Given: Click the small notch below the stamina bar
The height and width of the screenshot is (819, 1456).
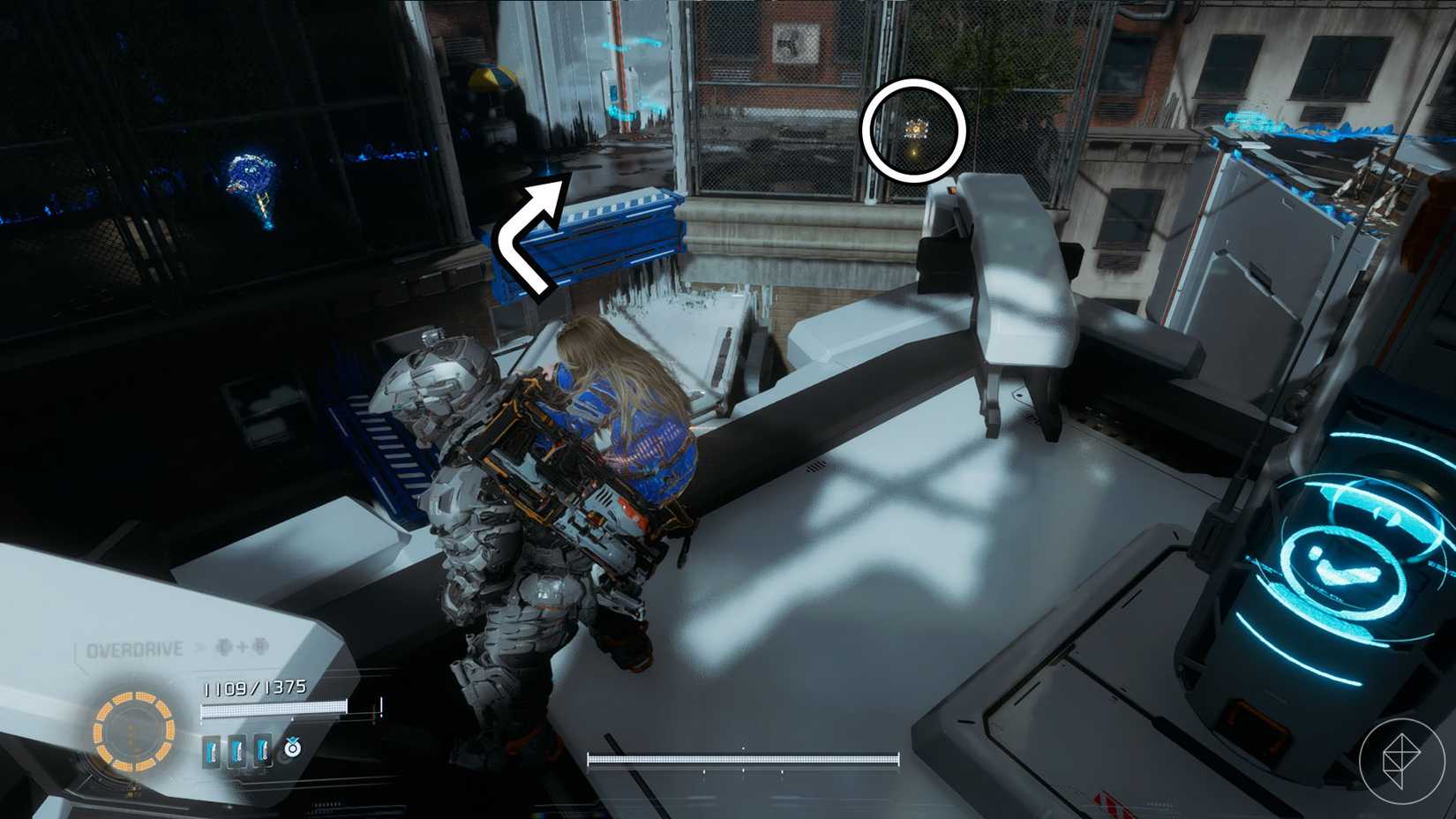Looking at the screenshot, I should point(744,771).
